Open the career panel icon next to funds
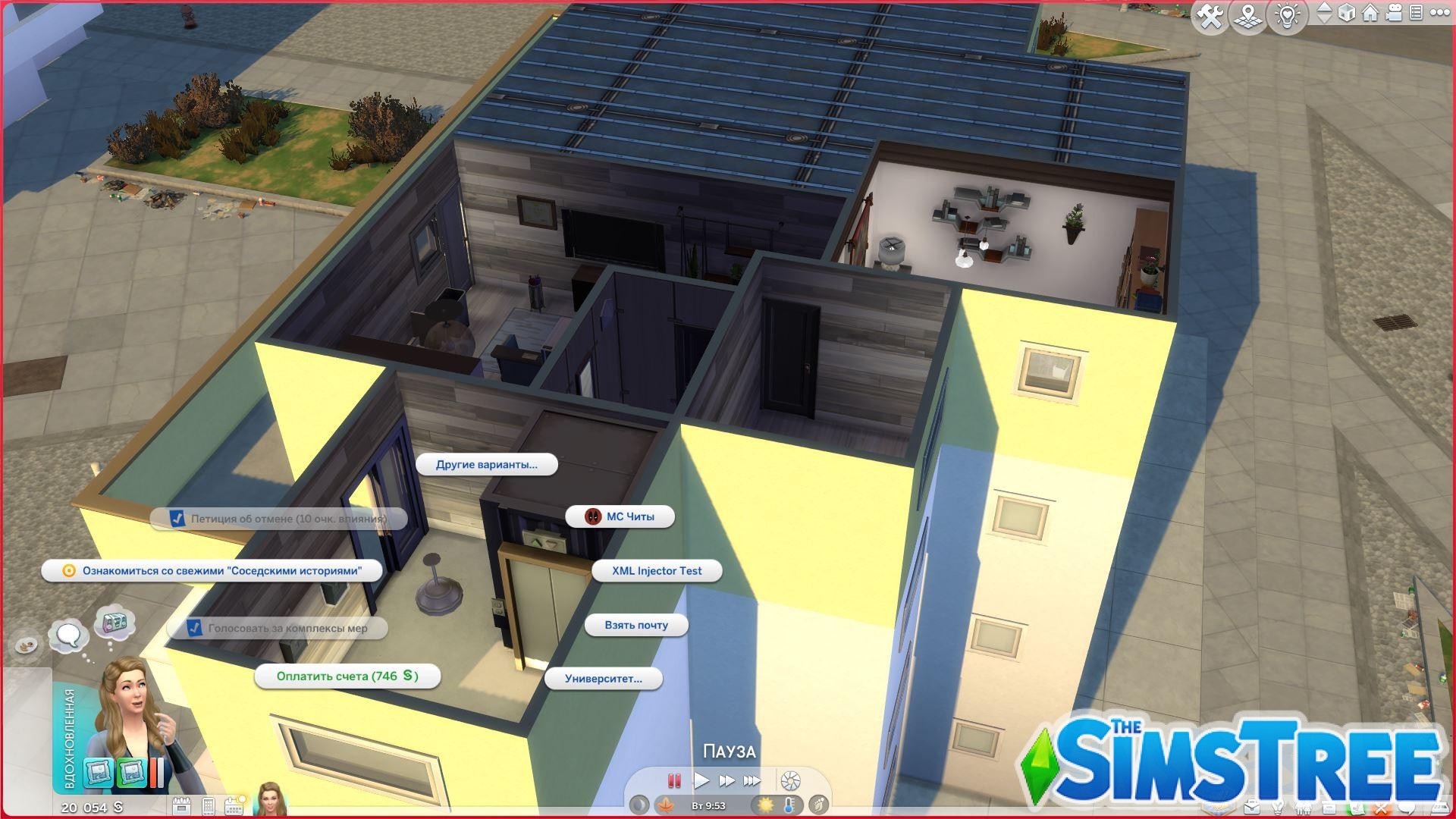The width and height of the screenshot is (1456, 819). (182, 807)
